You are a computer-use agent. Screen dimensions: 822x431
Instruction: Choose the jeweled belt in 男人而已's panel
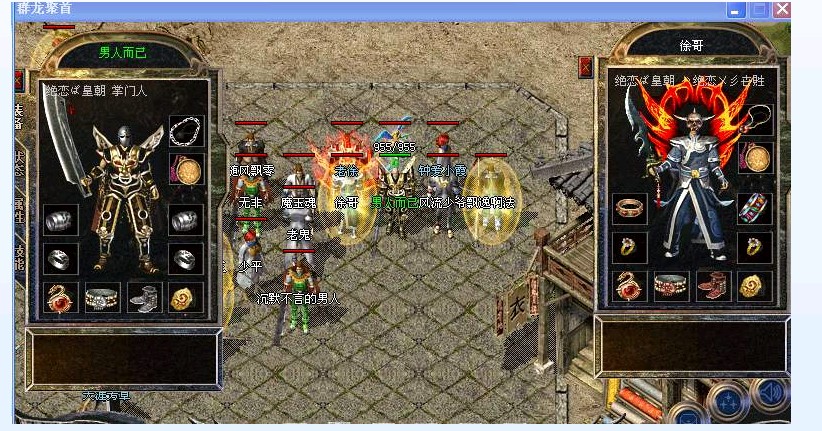pos(102,297)
